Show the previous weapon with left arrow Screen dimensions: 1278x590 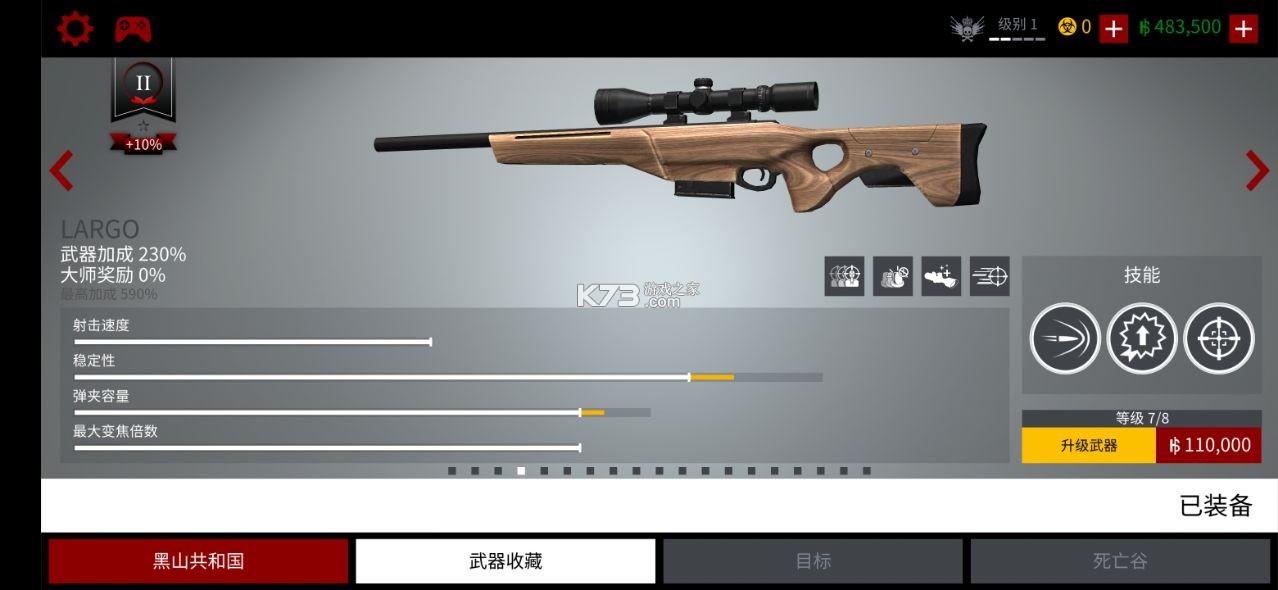click(x=62, y=171)
